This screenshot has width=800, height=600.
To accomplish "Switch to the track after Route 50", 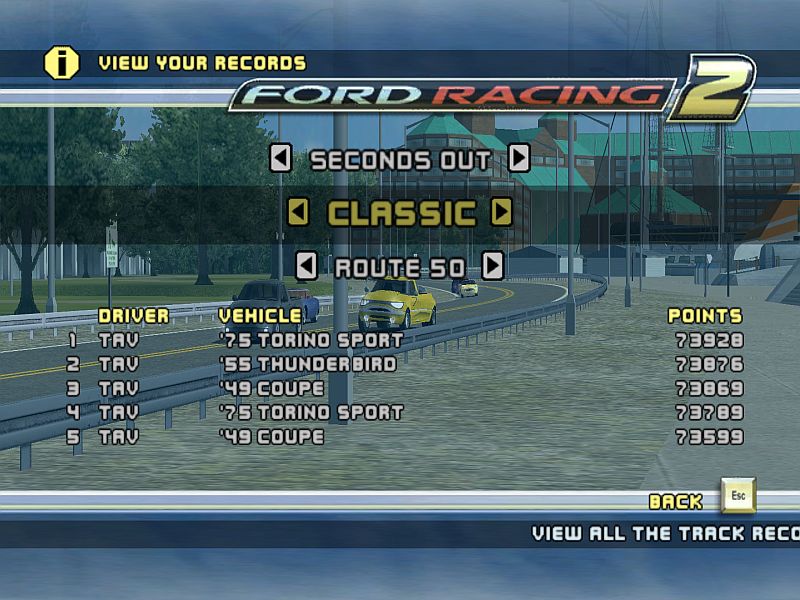I will click(492, 267).
